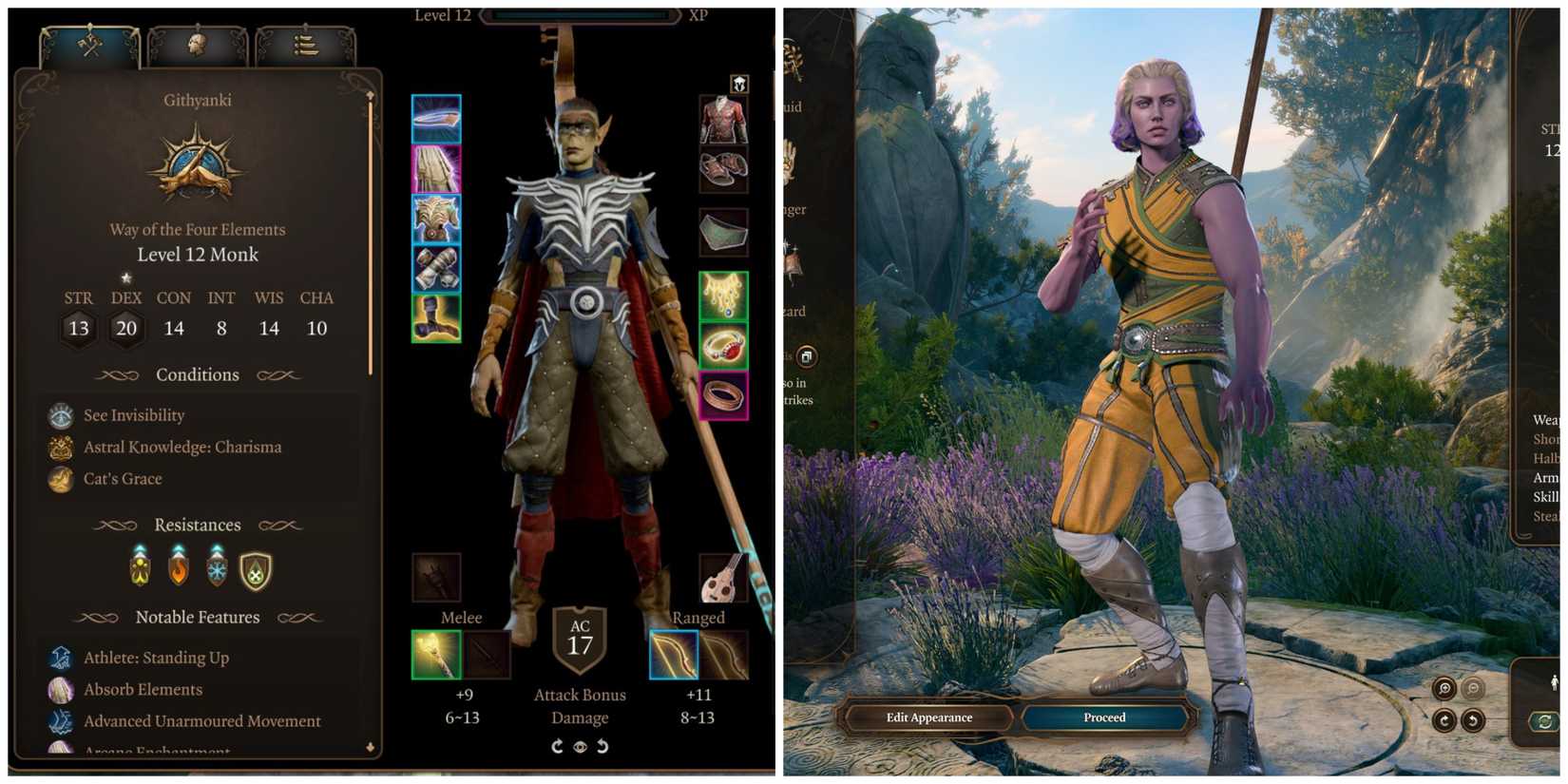Image resolution: width=1568 pixels, height=784 pixels.
Task: Click the red gemstone ring slot
Action: [723, 345]
